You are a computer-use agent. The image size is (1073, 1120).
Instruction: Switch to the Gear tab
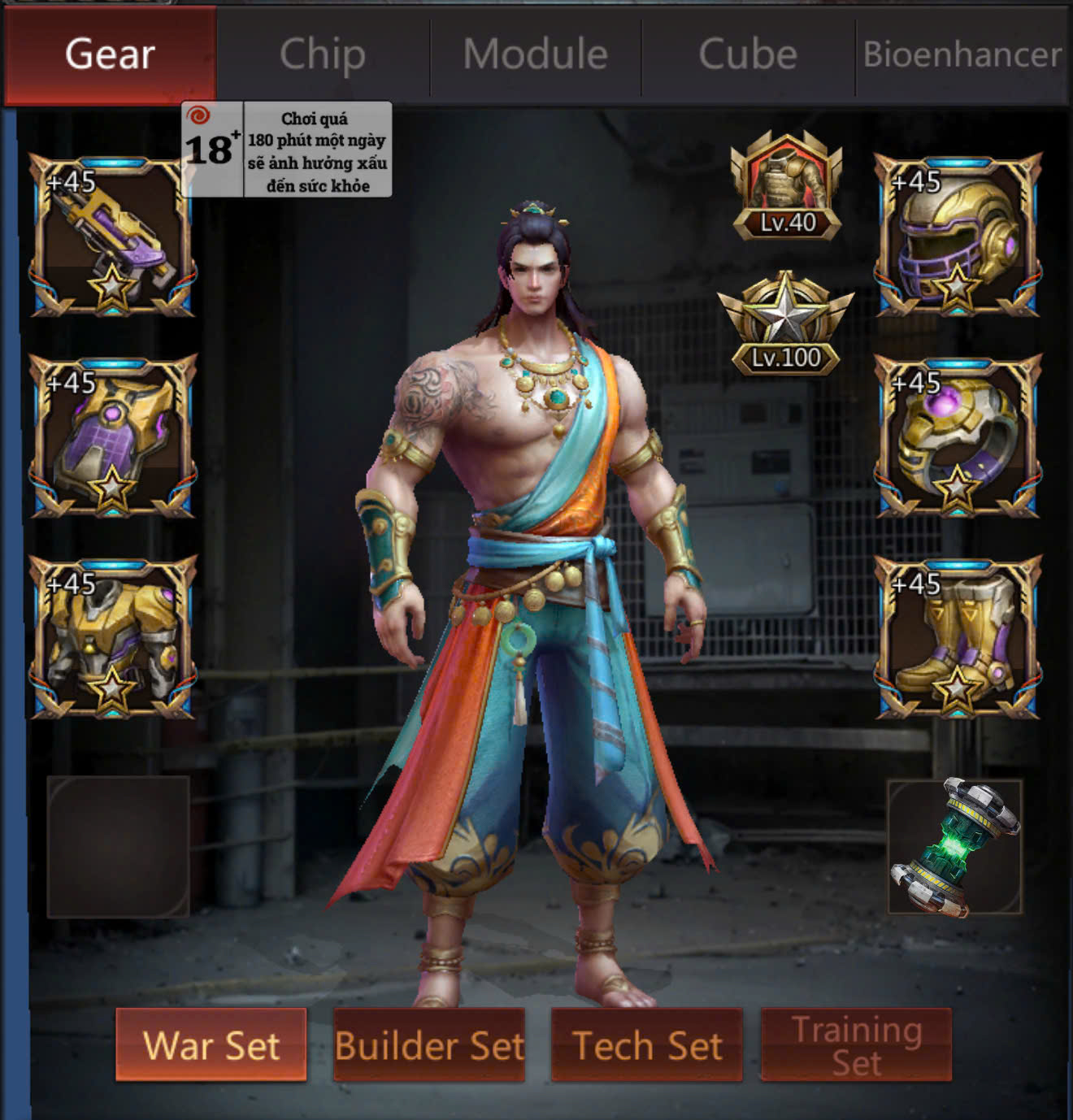tap(110, 54)
